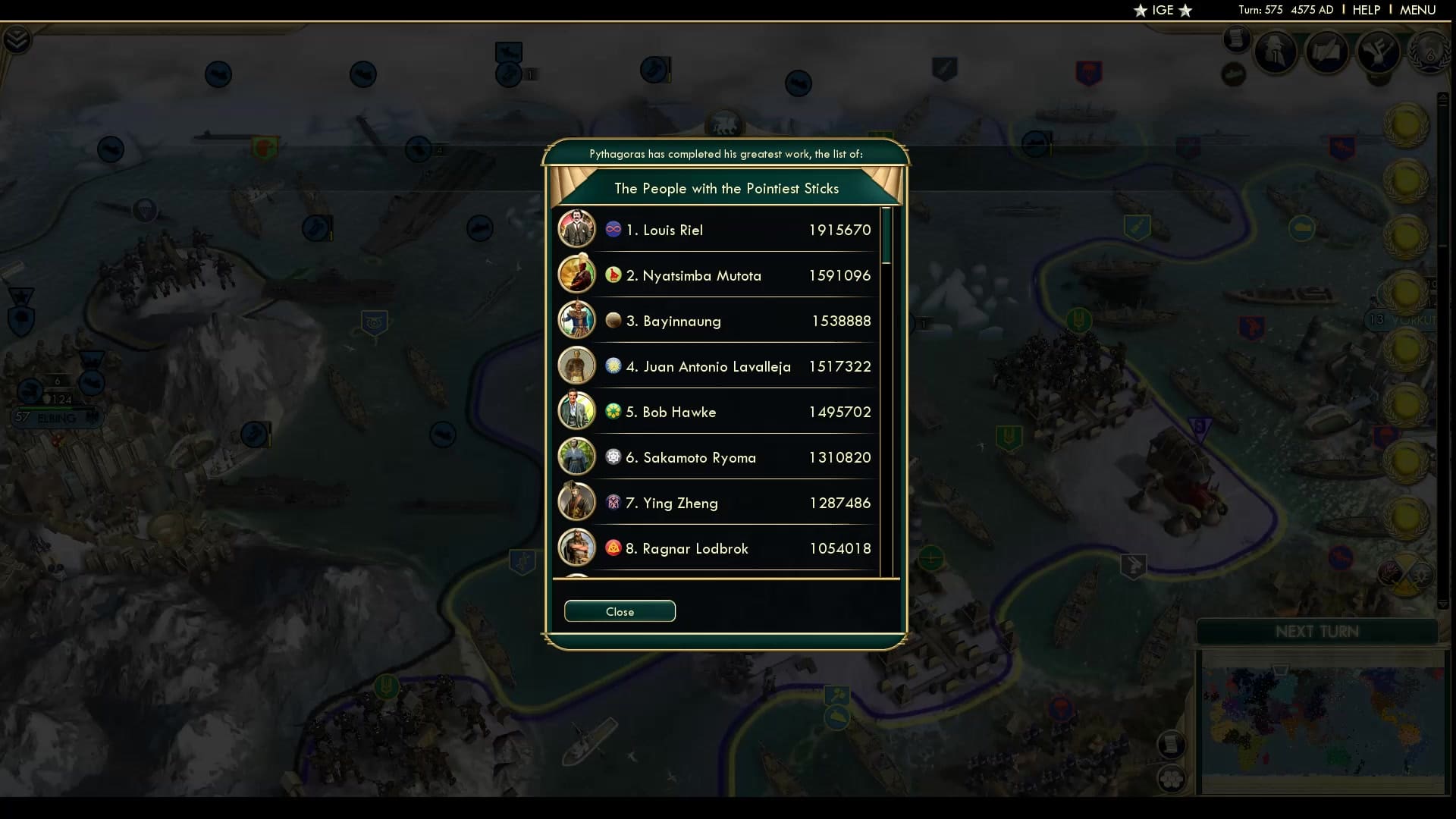Open the MENU option
The height and width of the screenshot is (819, 1456).
(x=1417, y=10)
